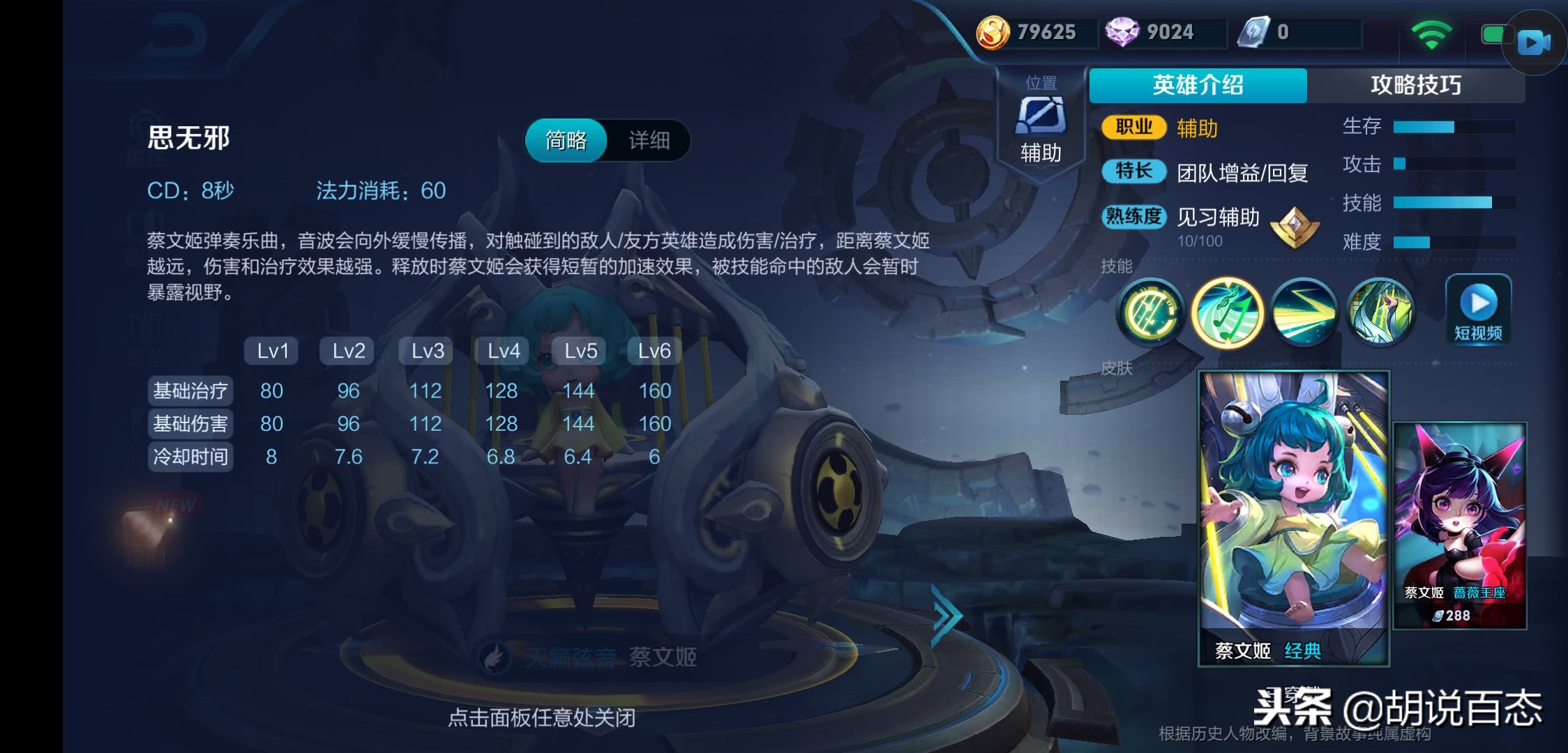Select the 英雄介绍 tab
The image size is (1568, 753).
click(x=1197, y=84)
